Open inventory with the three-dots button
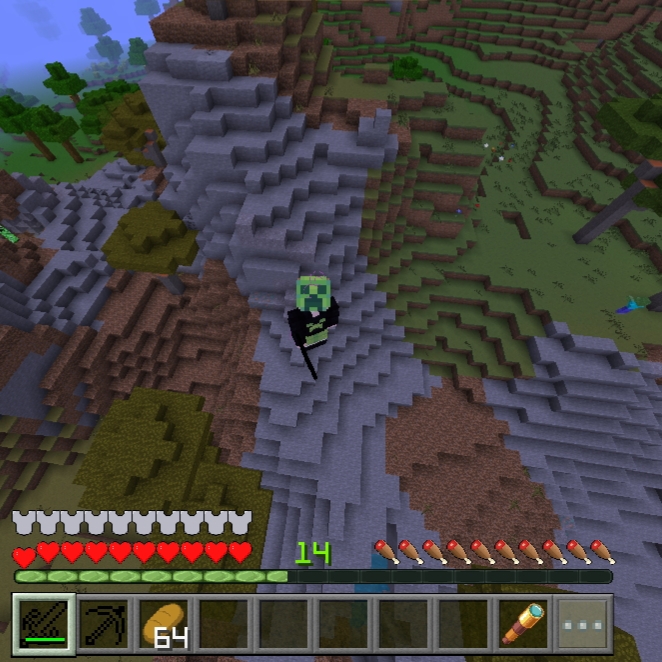The width and height of the screenshot is (662, 662). tap(583, 624)
